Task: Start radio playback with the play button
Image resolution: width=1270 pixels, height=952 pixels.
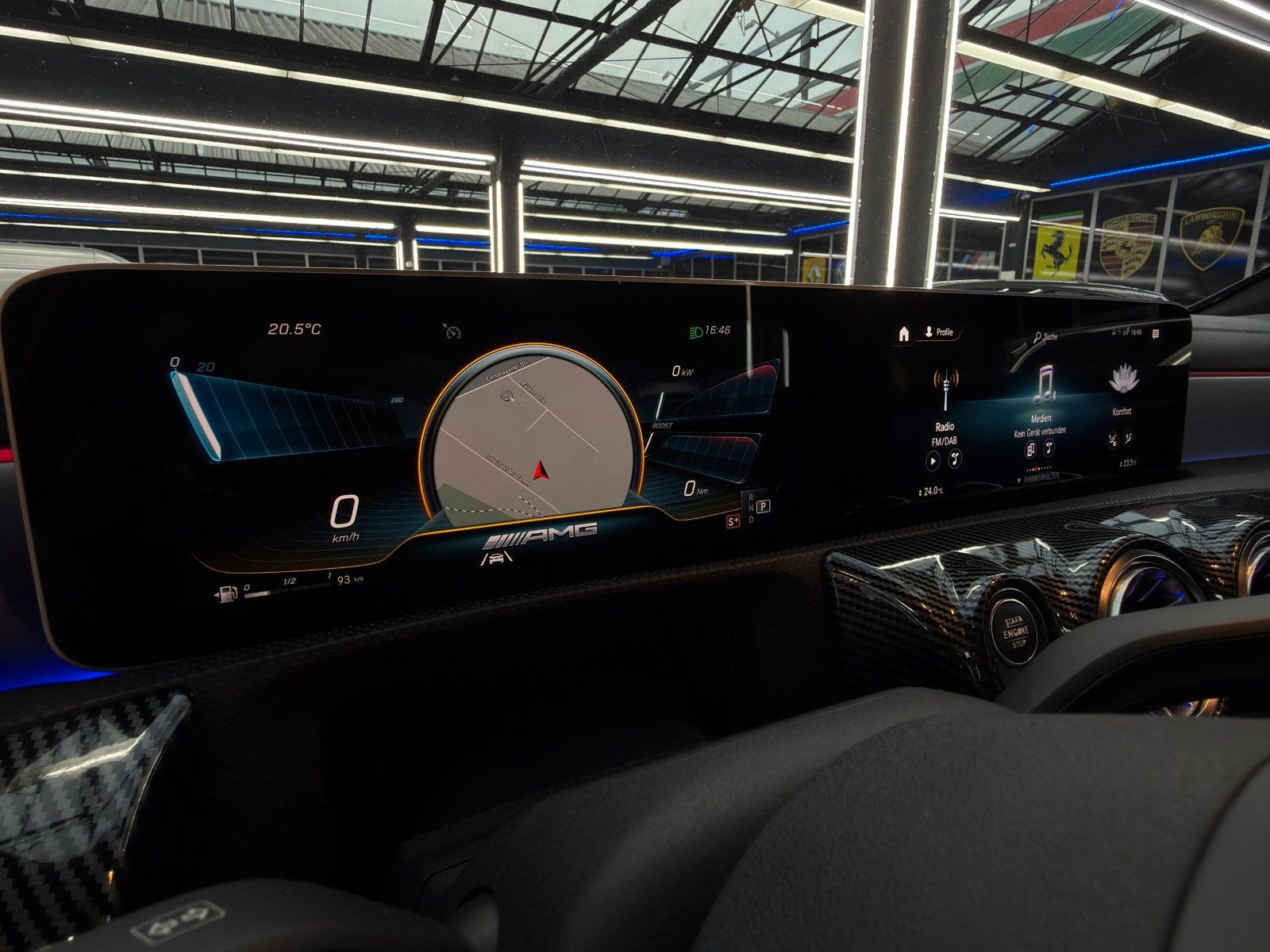Action: pos(933,459)
